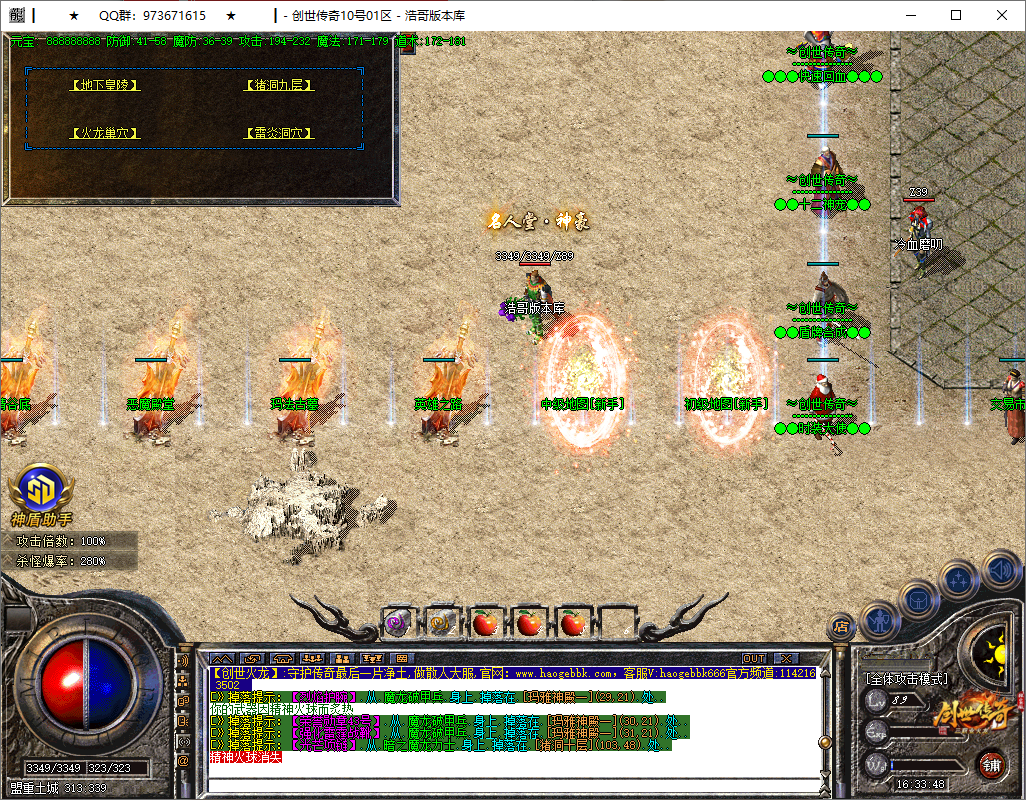This screenshot has width=1026, height=800.
Task: Maximize the game window
Action: pos(956,15)
